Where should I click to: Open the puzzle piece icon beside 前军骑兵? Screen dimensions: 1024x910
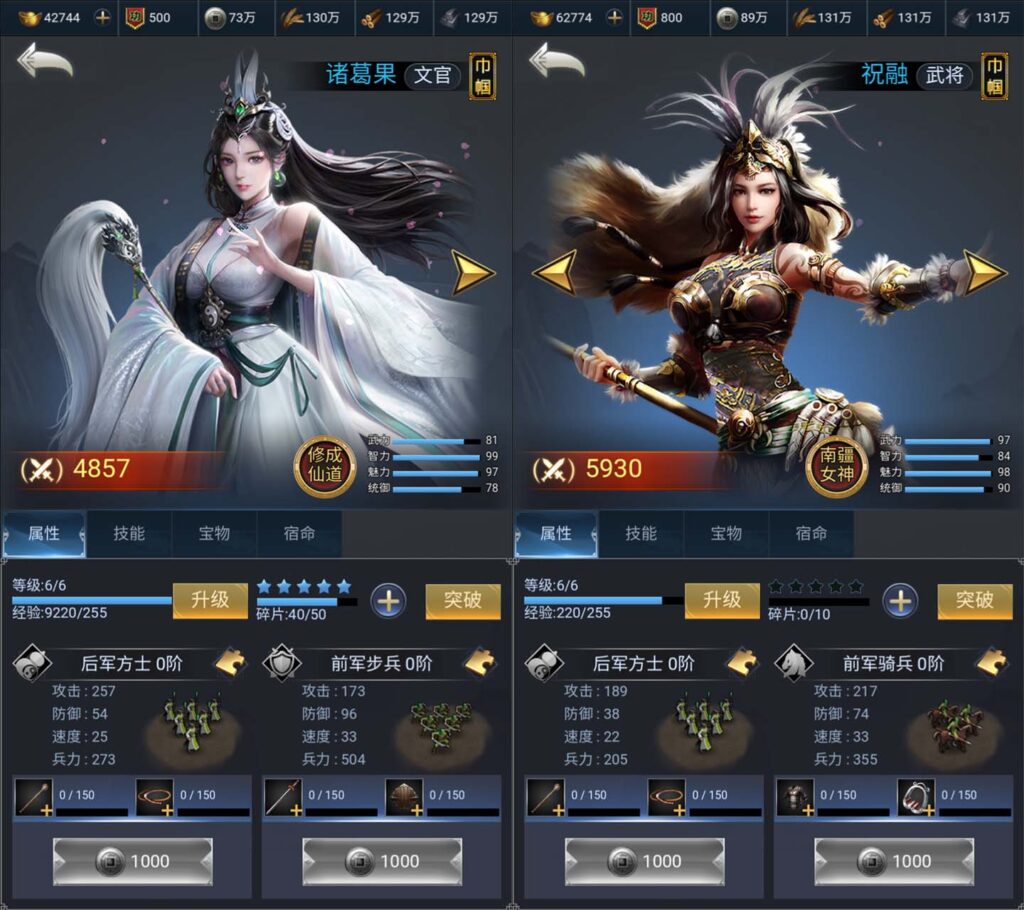pyautogui.click(x=992, y=662)
